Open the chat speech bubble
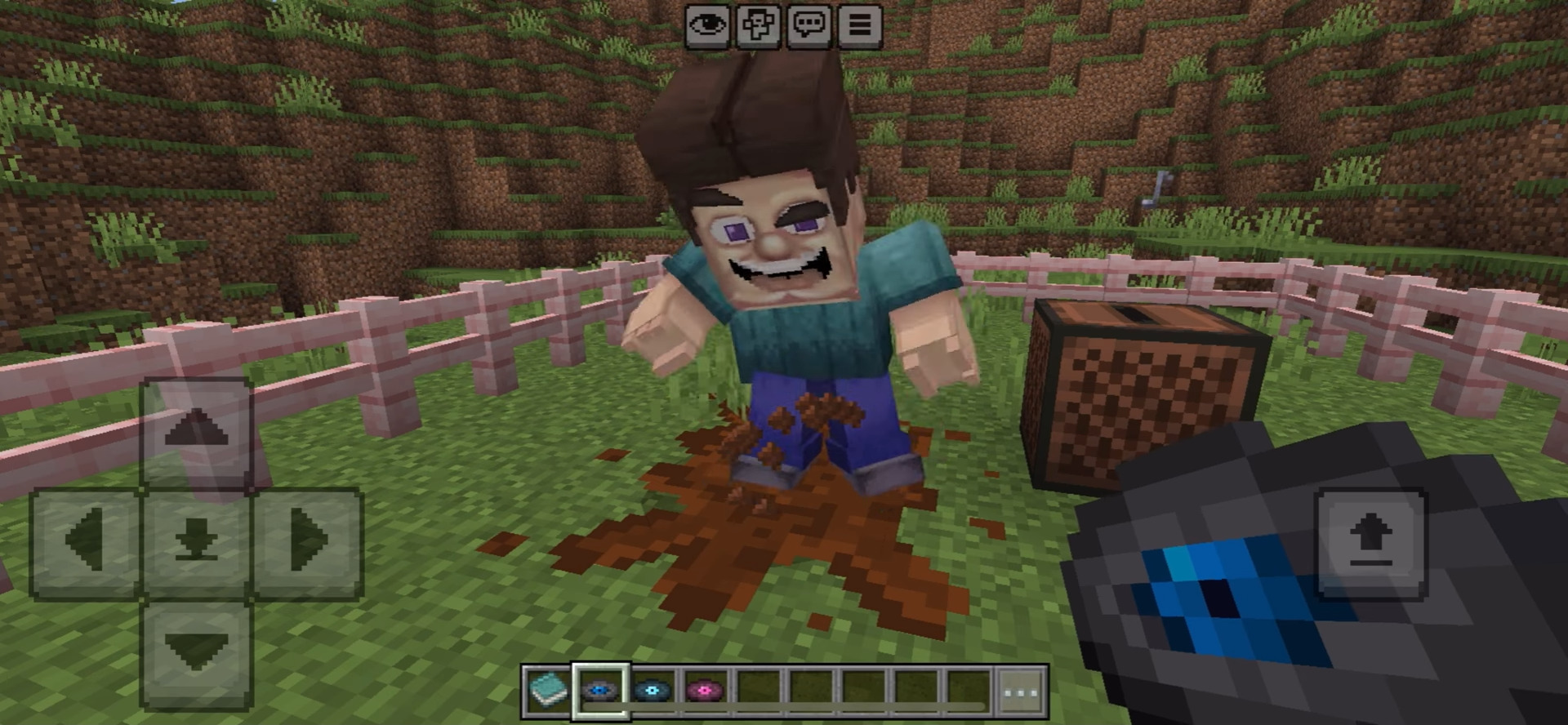Screen dimensions: 1568x725 (808, 25)
